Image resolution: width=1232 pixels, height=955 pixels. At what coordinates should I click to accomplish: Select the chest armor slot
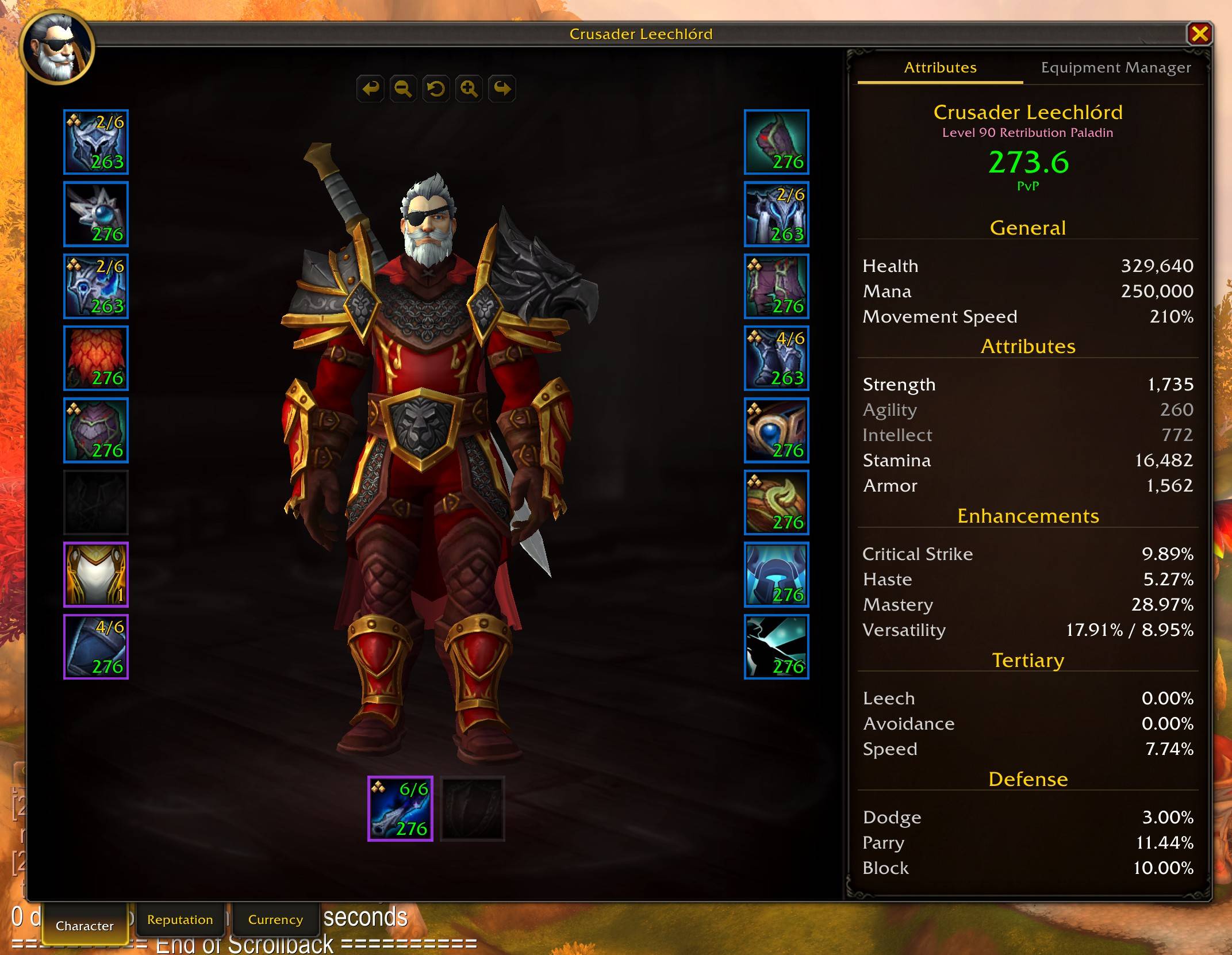[x=95, y=429]
